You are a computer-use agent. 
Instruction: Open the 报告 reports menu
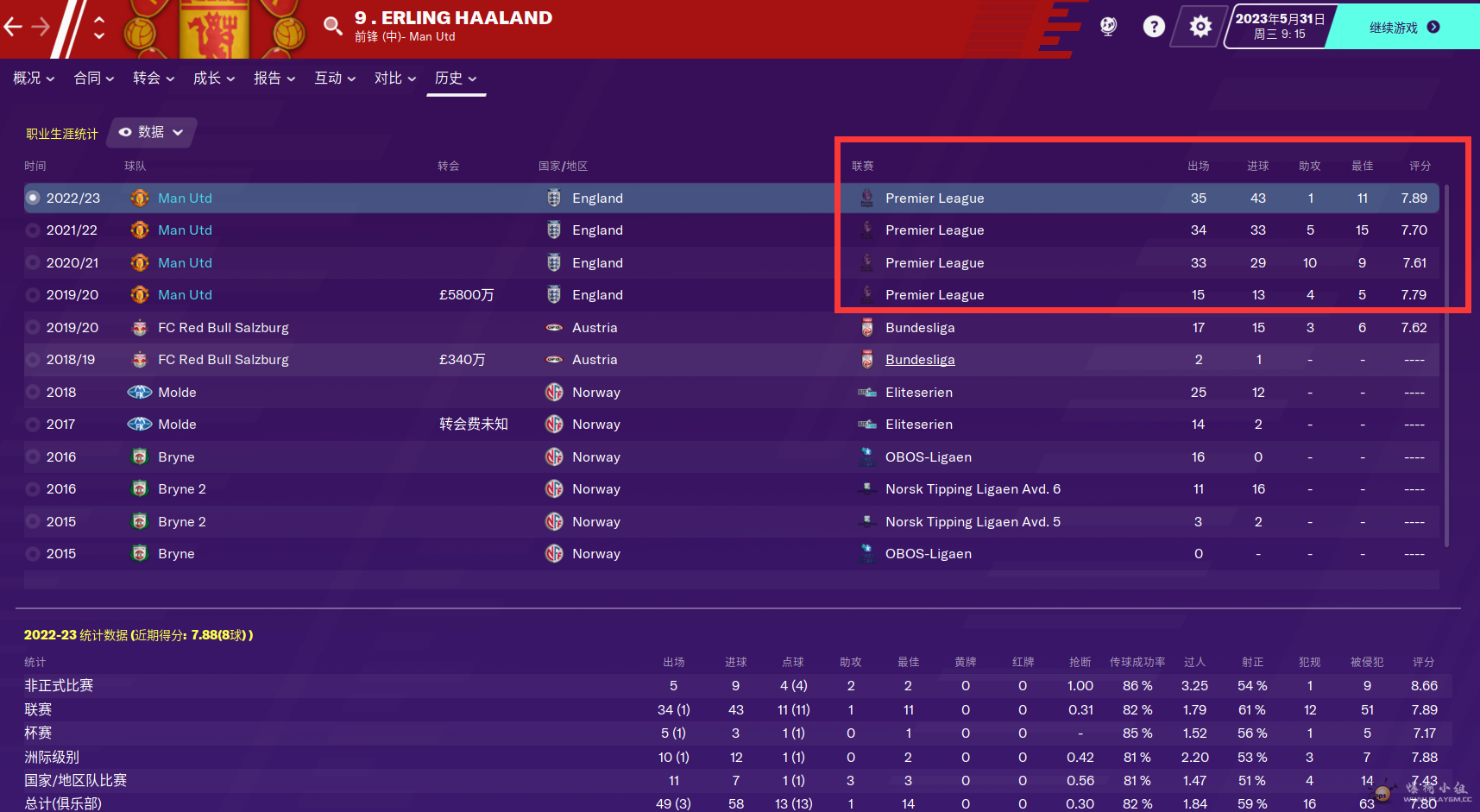pyautogui.click(x=274, y=79)
